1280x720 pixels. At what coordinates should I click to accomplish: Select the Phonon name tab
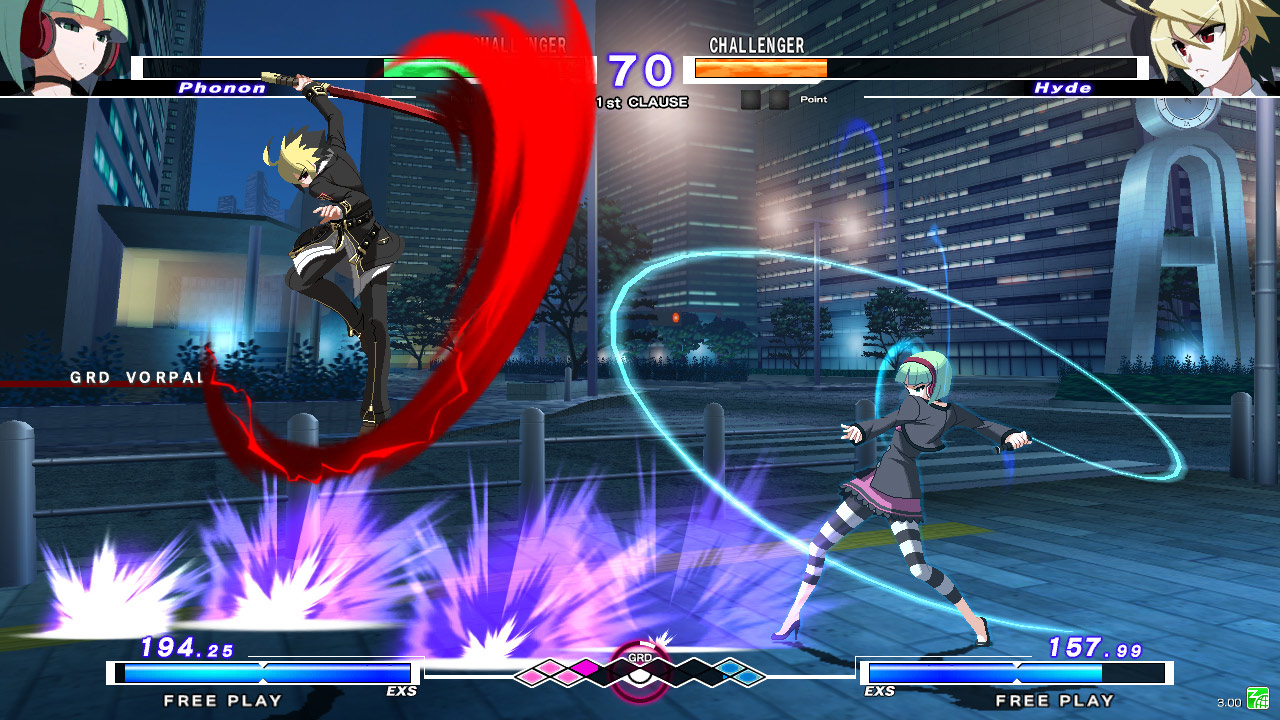(222, 89)
